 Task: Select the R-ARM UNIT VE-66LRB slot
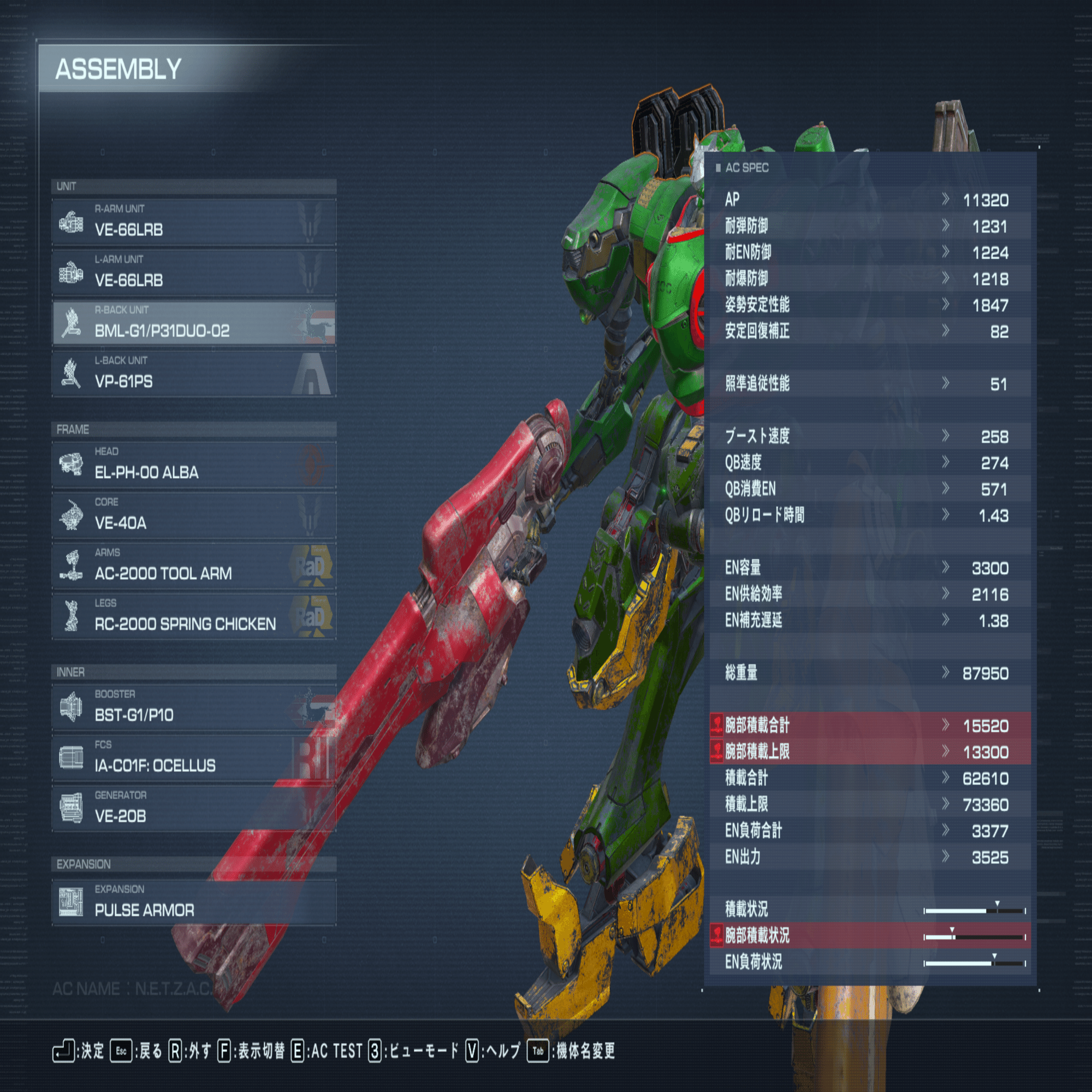pos(194,222)
